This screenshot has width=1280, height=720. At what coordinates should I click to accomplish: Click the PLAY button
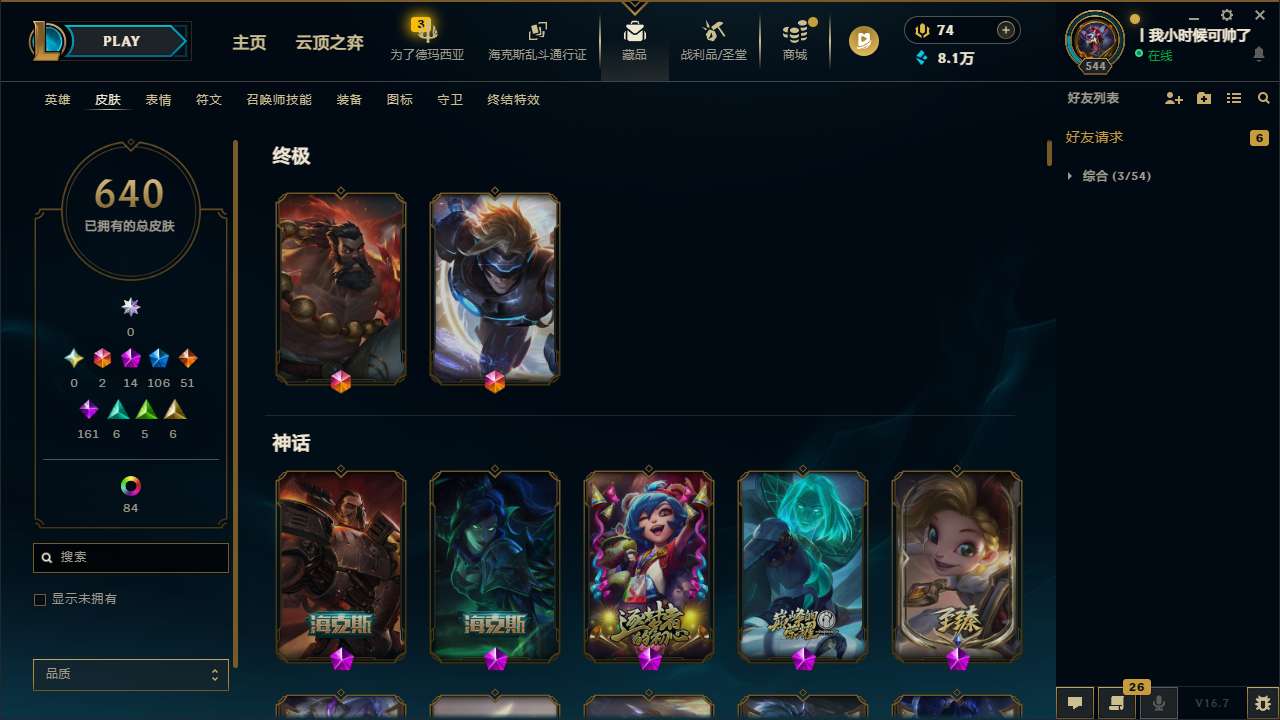[121, 41]
